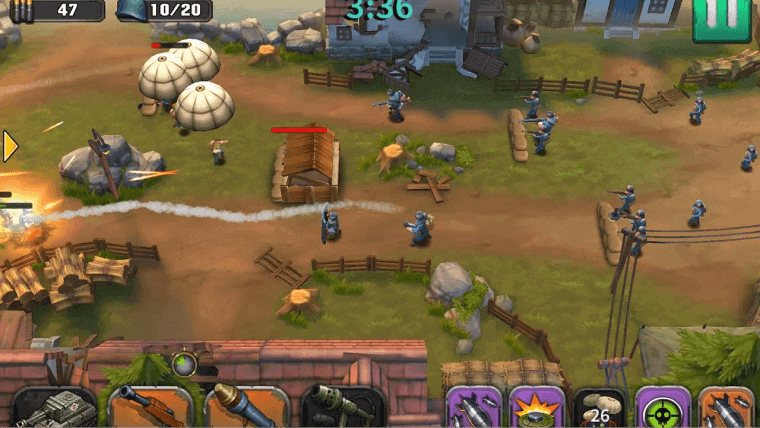Viewport: 760px width, 428px height.
Task: Pause the game with the green button
Action: (x=721, y=18)
